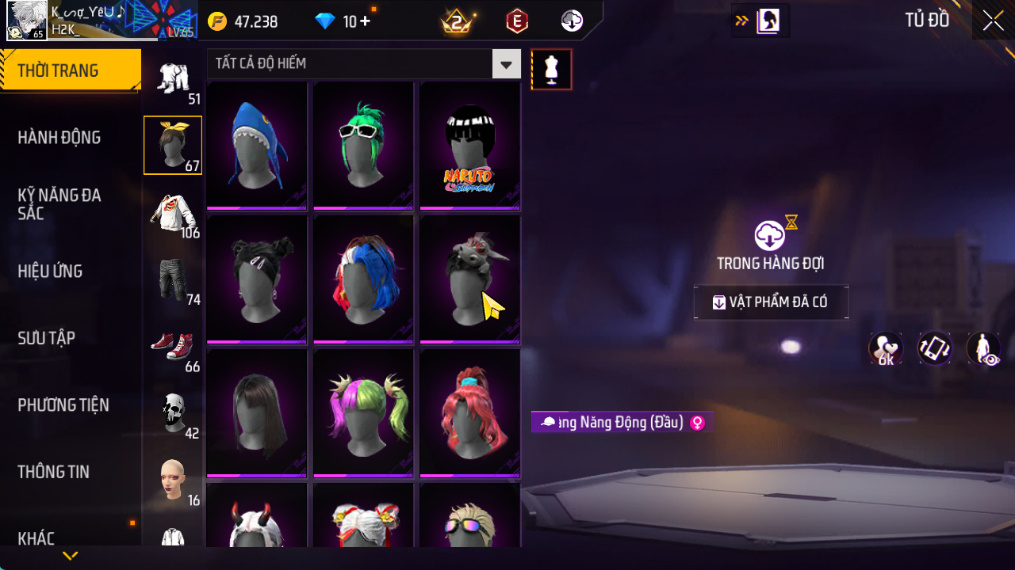
Task: Choose the pink and green pigtails hair
Action: coord(363,411)
